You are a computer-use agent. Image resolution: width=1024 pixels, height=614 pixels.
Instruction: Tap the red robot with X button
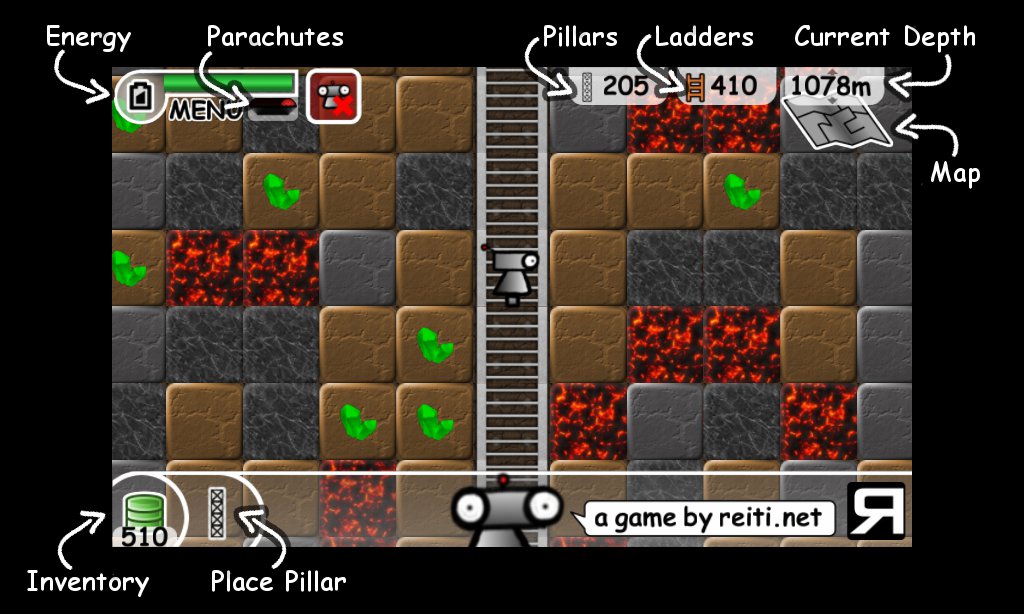(333, 96)
